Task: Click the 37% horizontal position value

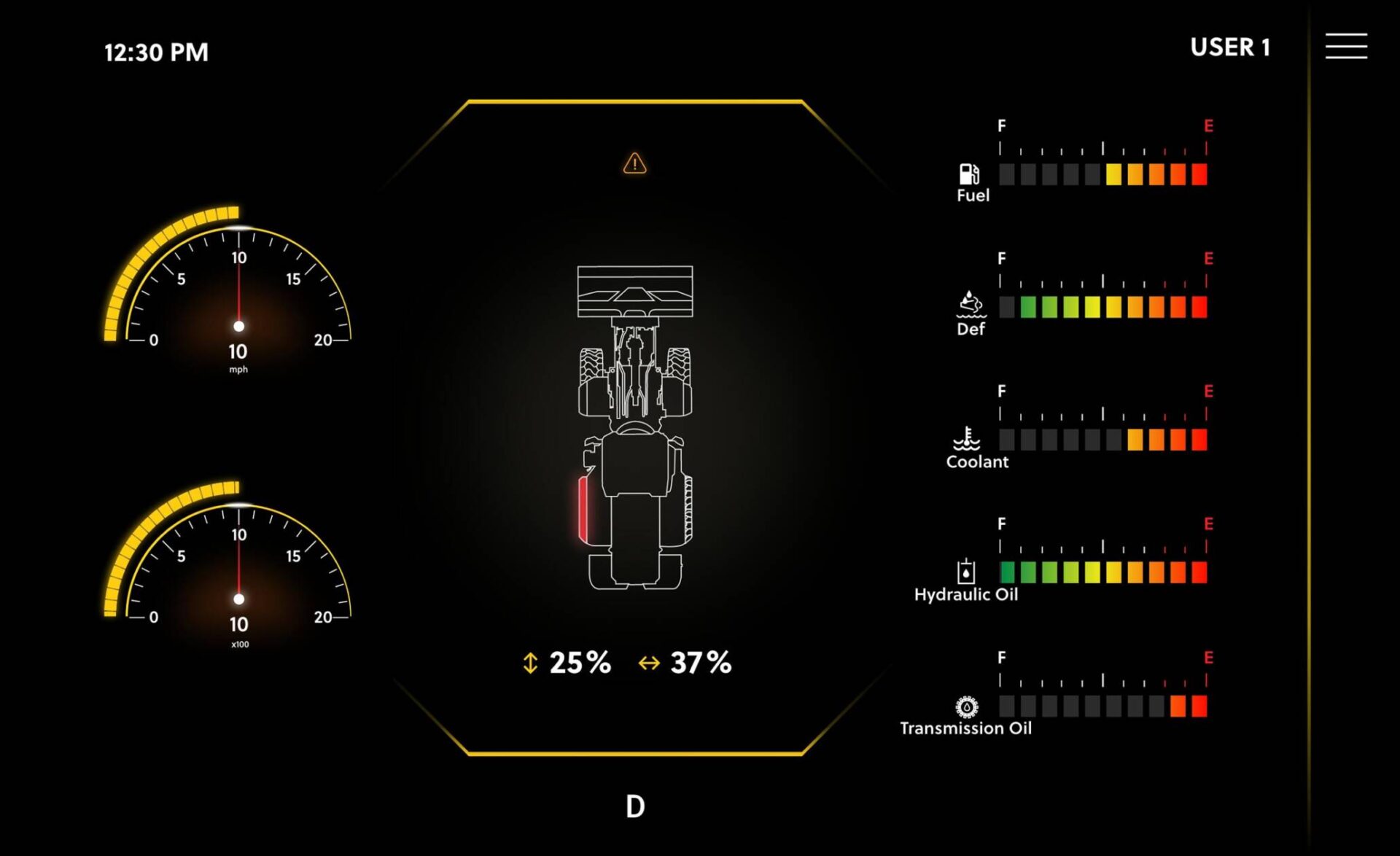Action: point(701,662)
